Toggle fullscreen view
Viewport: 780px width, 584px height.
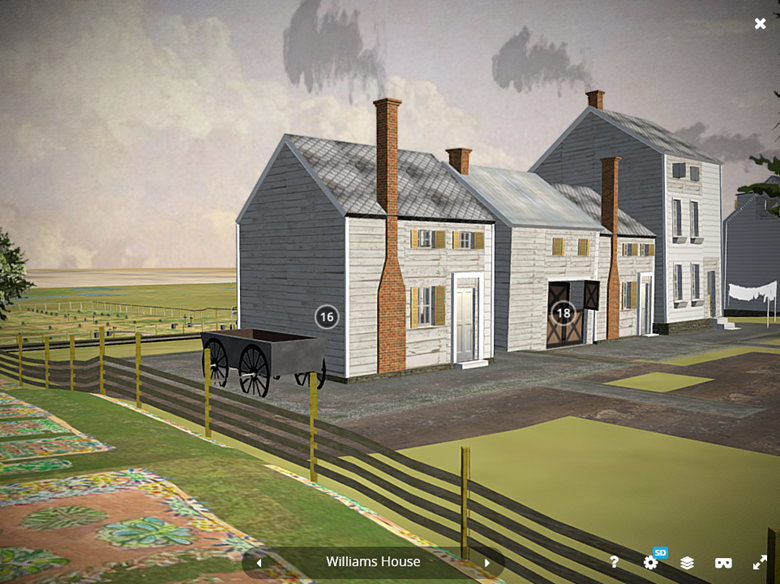pos(760,563)
